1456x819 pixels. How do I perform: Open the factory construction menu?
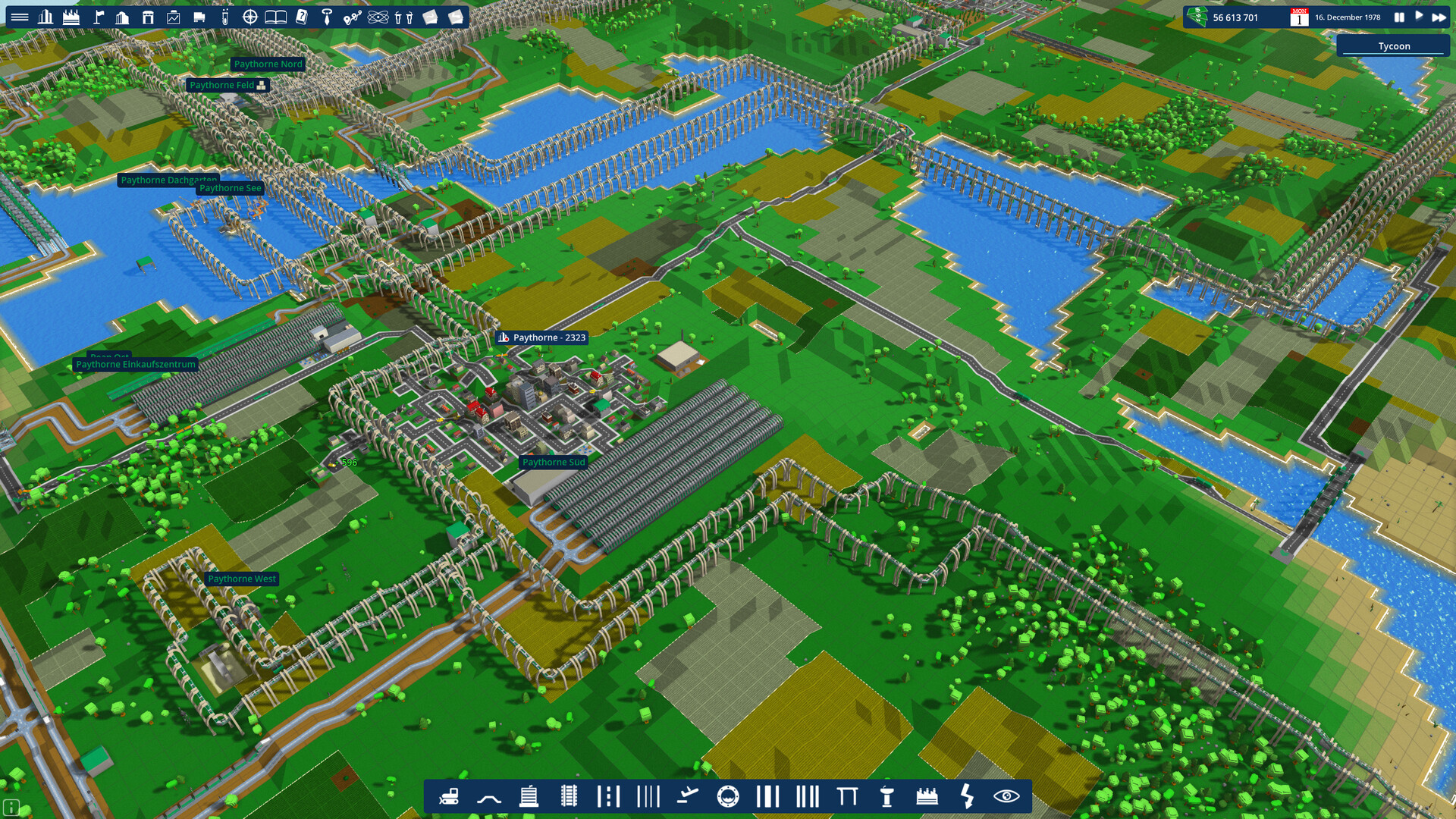tap(928, 796)
